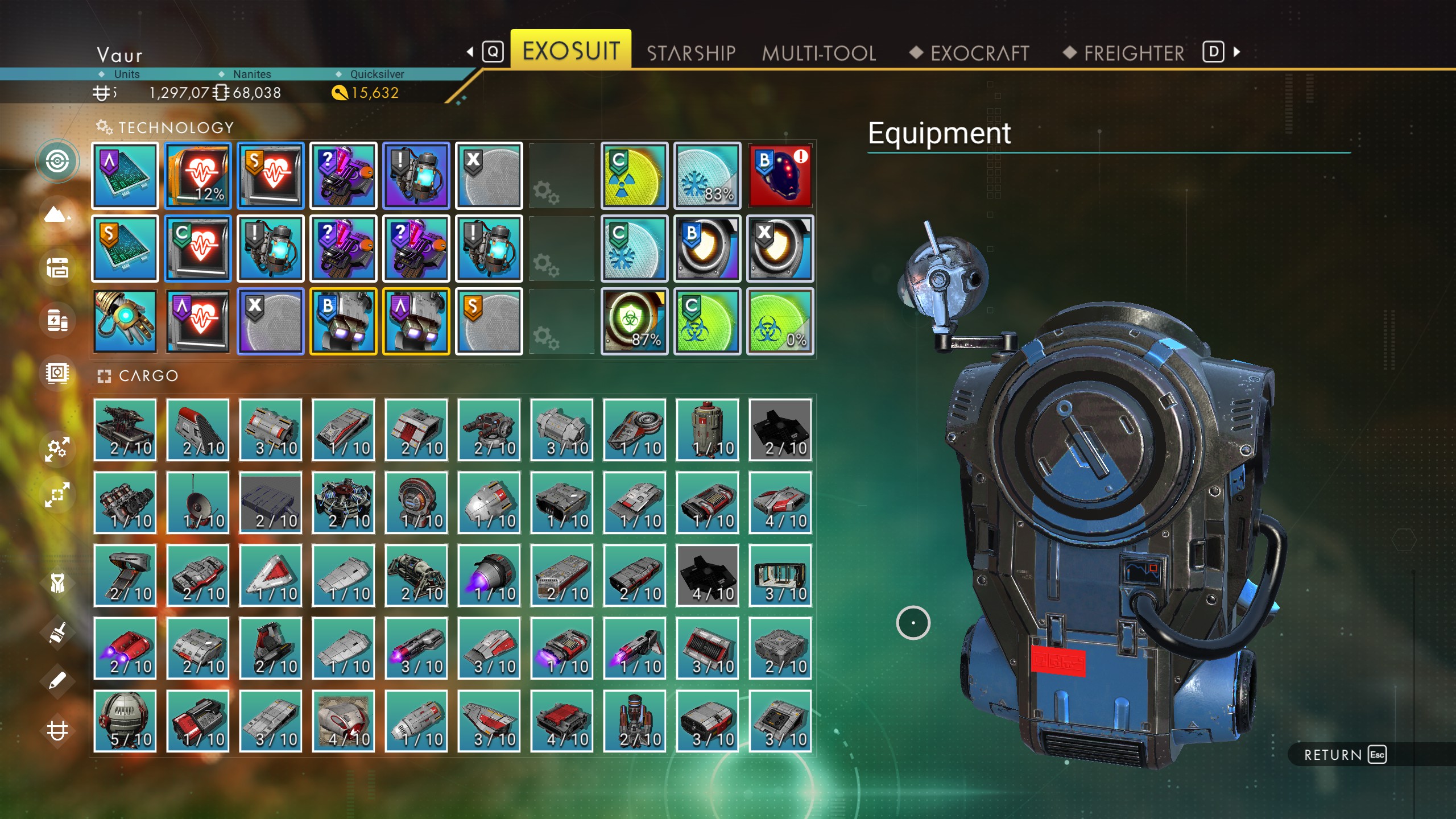Switch to the Starship tab
Screen dimensions: 1456x819
[690, 53]
